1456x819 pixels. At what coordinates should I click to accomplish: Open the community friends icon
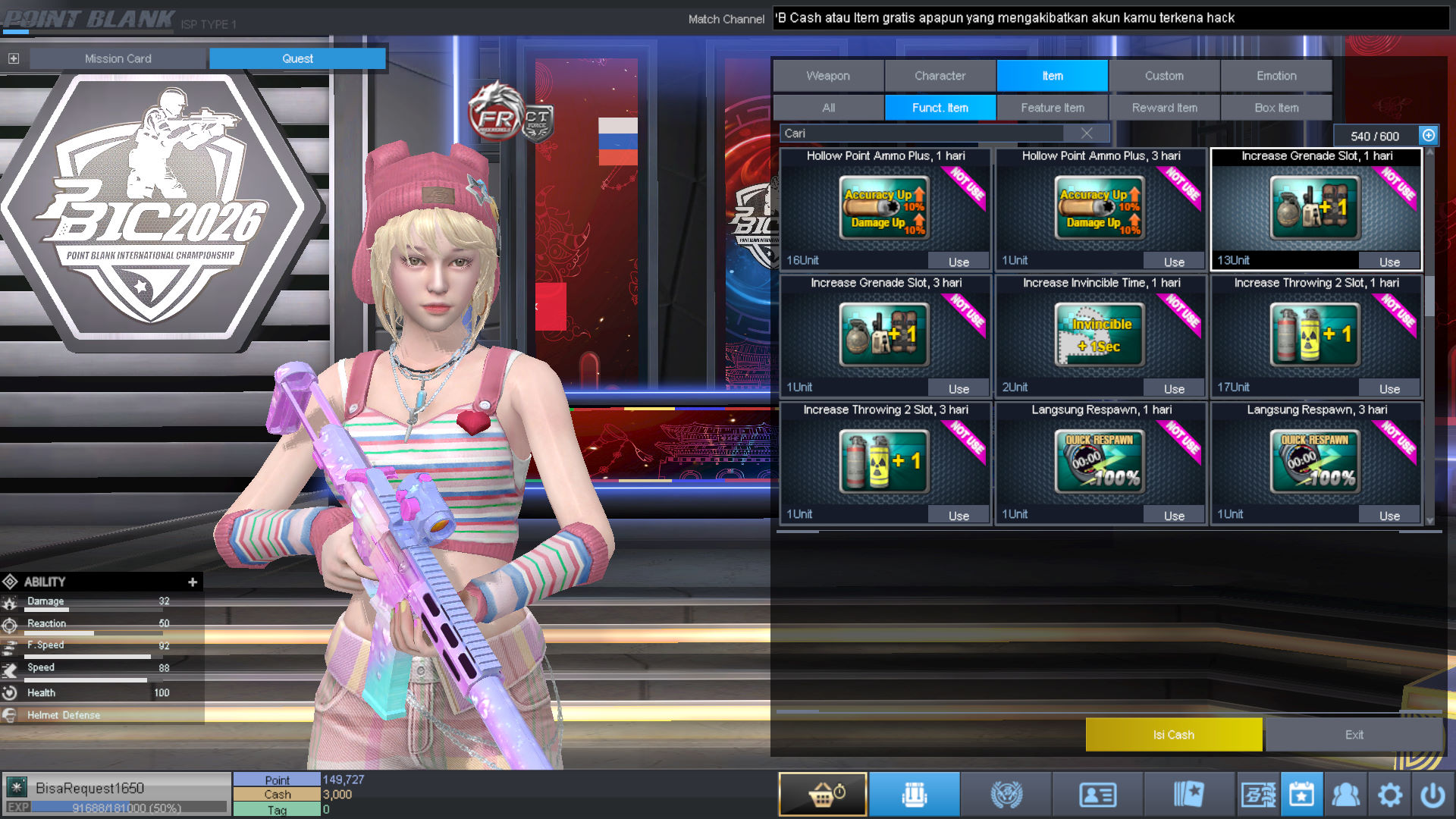pos(1347,794)
